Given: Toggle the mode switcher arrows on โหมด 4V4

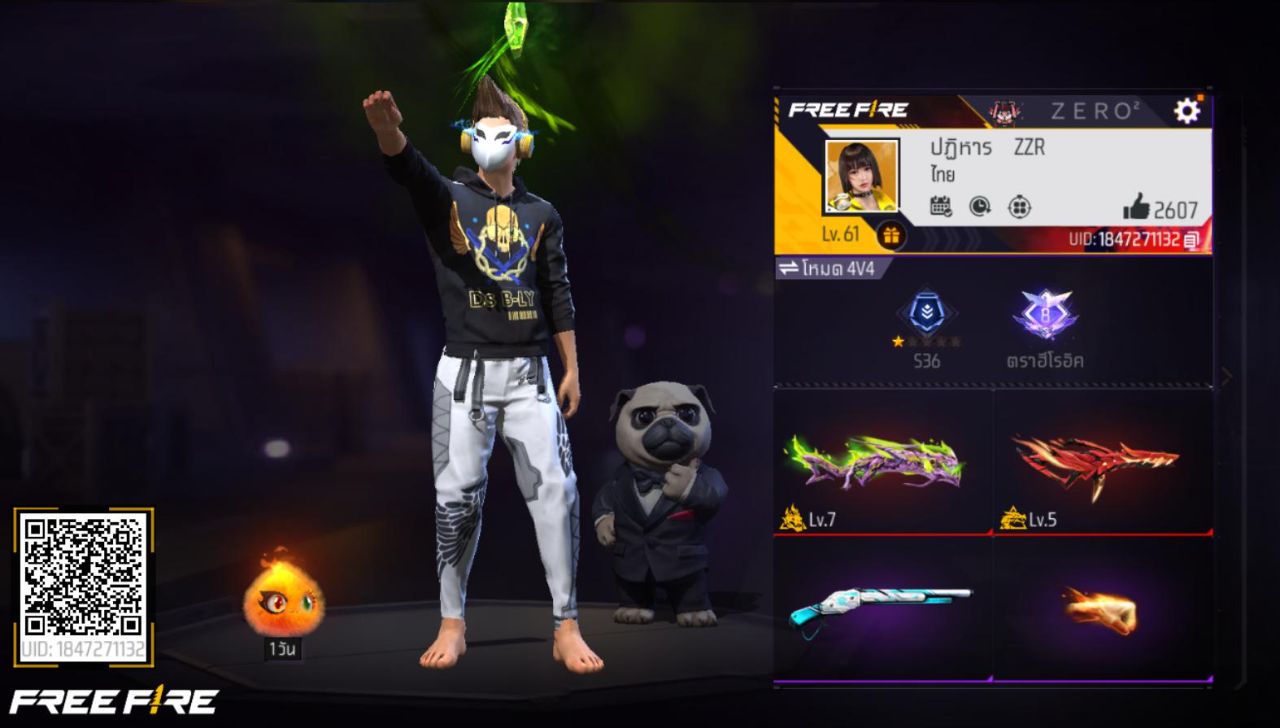Looking at the screenshot, I should [x=789, y=267].
